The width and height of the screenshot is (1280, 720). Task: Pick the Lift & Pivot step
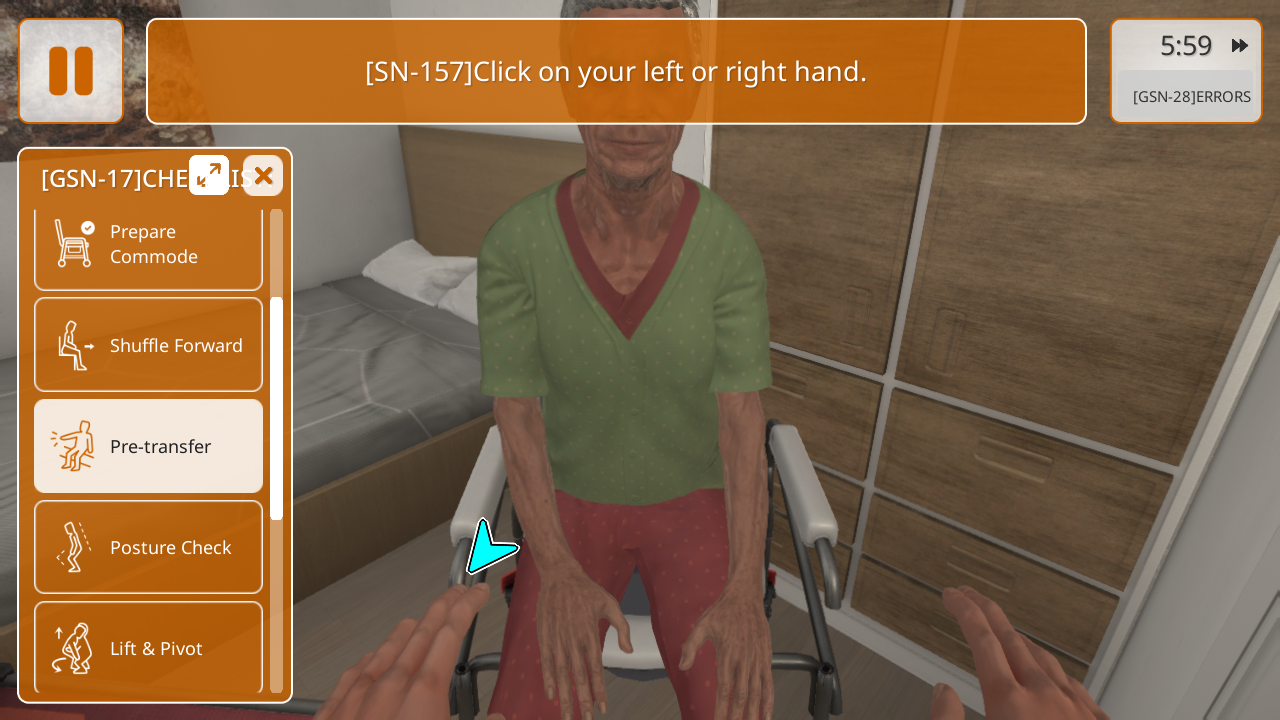click(148, 647)
